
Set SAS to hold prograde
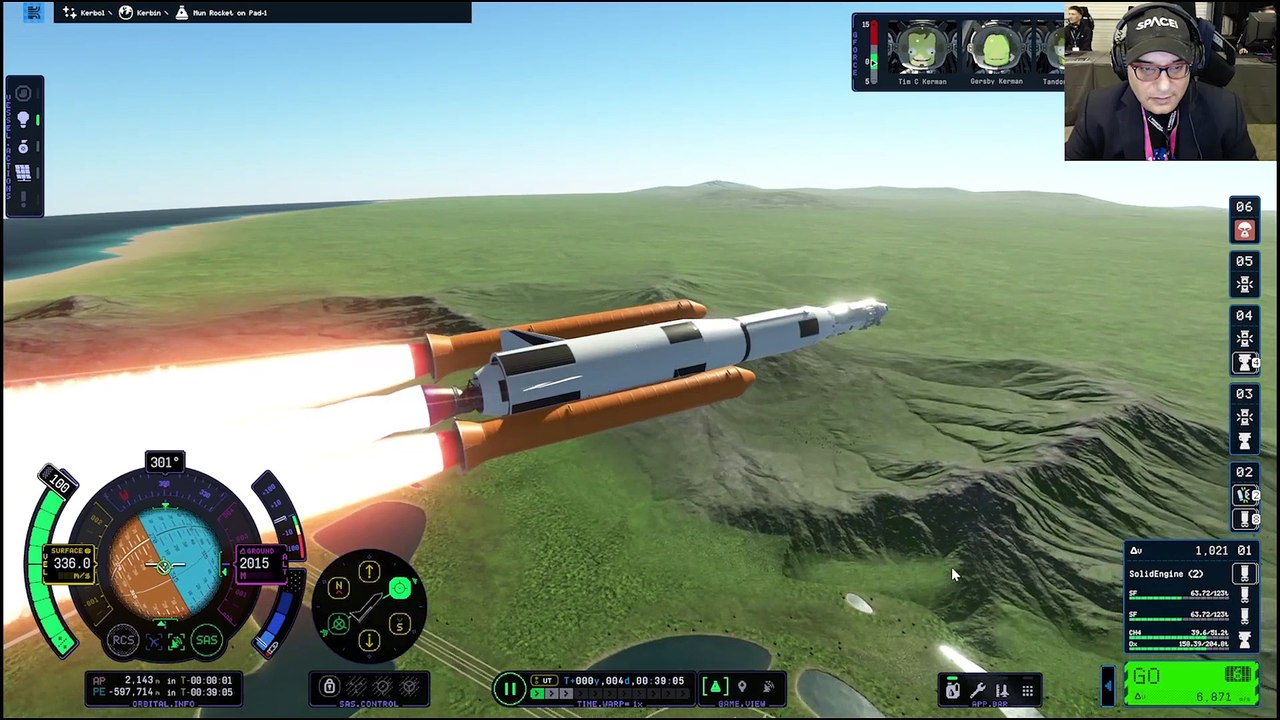(x=399, y=588)
